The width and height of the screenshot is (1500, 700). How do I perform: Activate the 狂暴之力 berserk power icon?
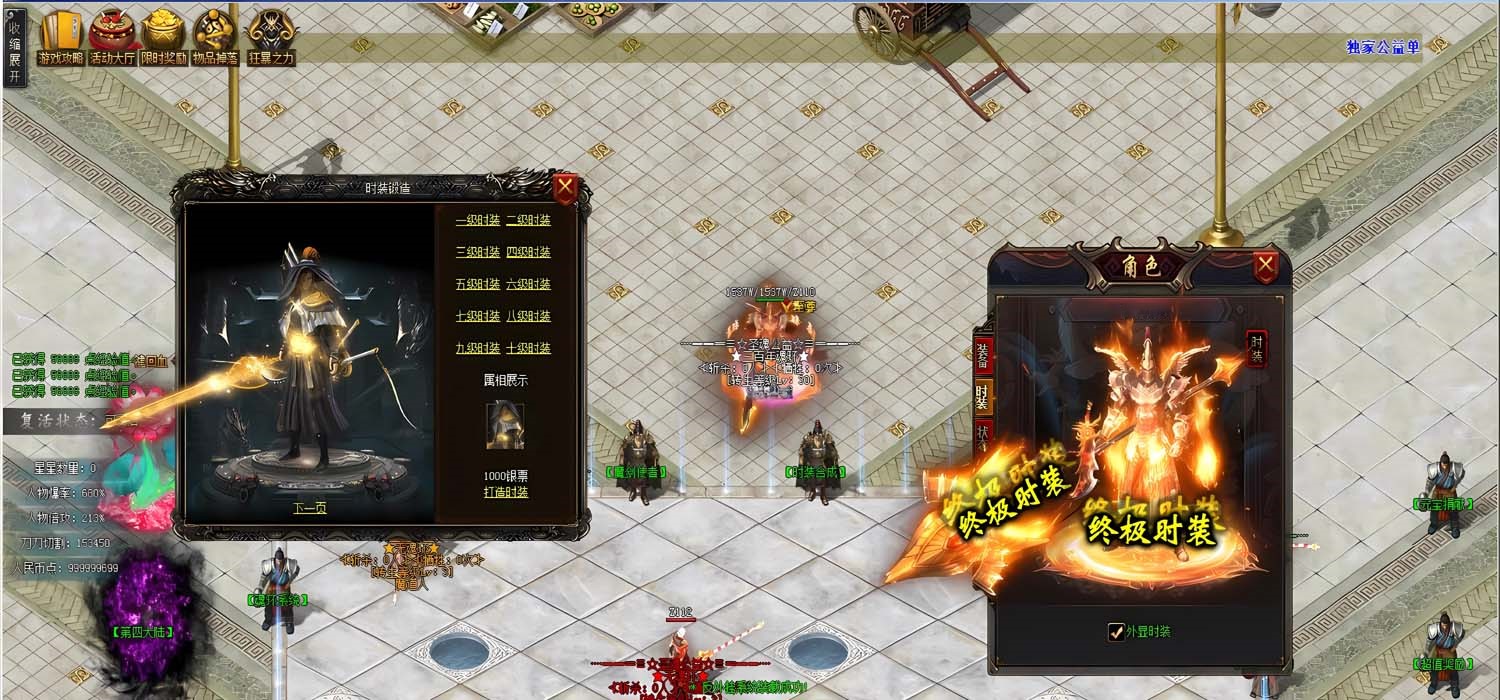tap(271, 38)
